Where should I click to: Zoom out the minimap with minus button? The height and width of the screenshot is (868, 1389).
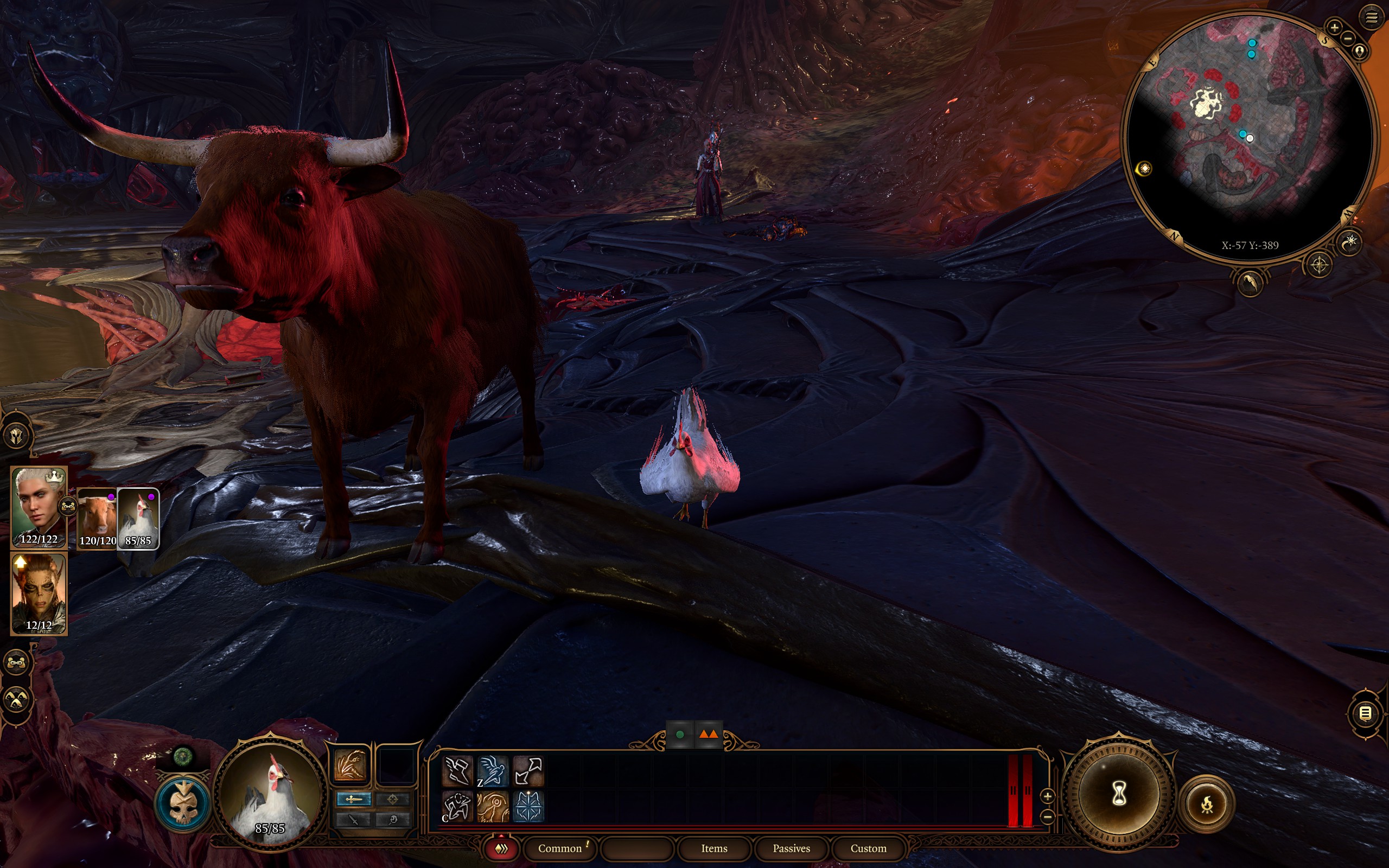click(x=1348, y=39)
